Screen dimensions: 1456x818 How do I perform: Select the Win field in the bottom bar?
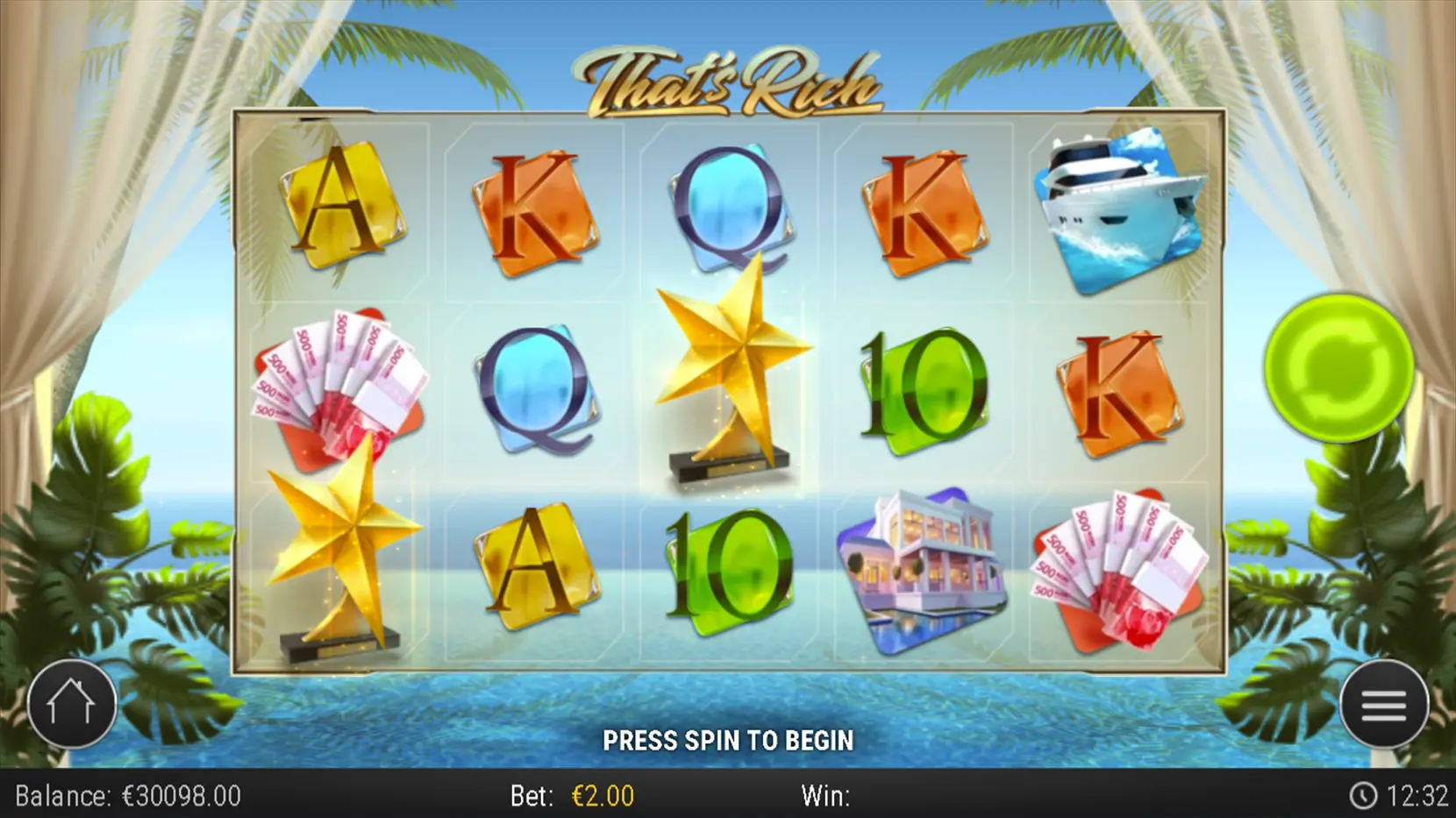(x=824, y=796)
